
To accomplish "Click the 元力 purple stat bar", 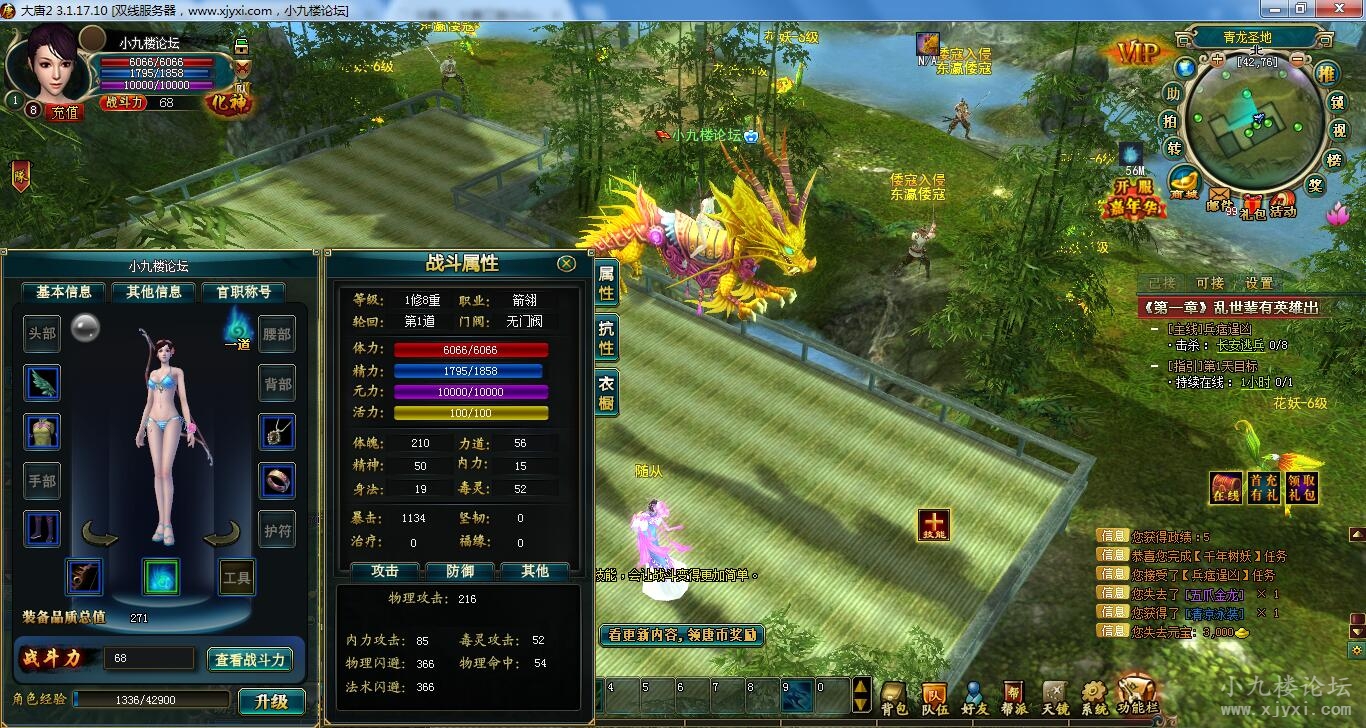I will click(470, 392).
